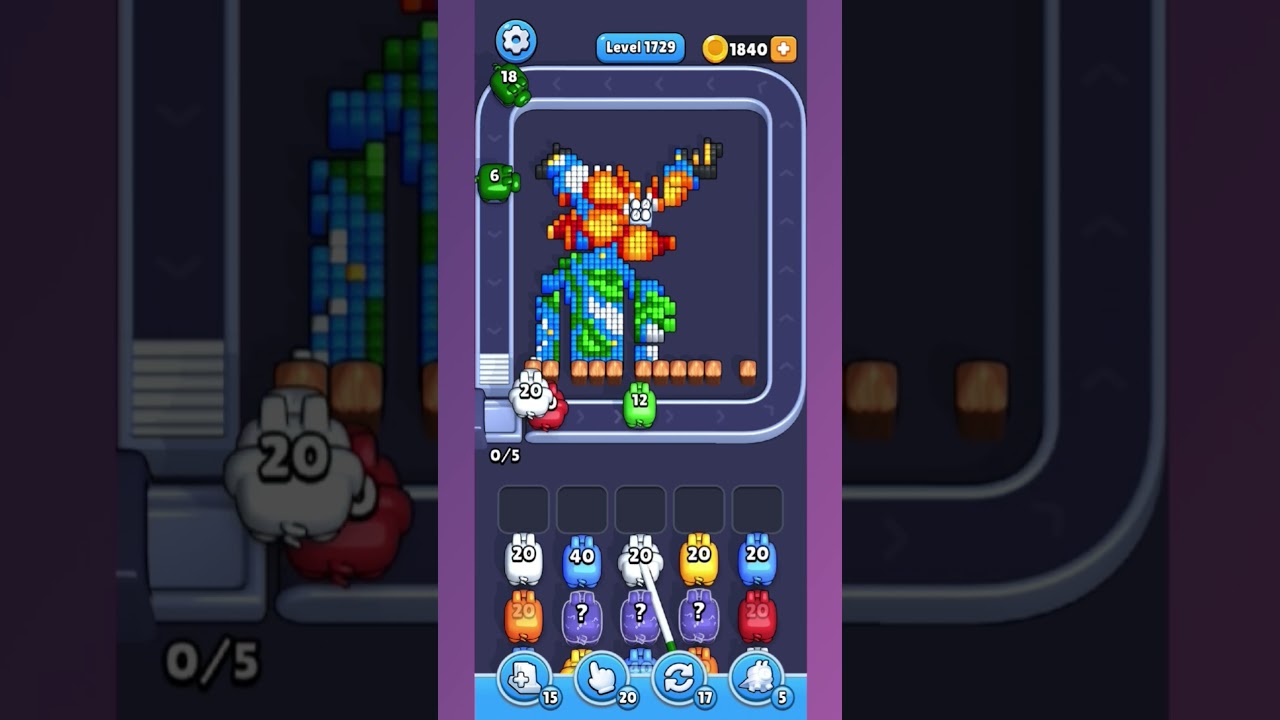
Task: Pick the yellow 20 block in the tray
Action: (x=698, y=557)
